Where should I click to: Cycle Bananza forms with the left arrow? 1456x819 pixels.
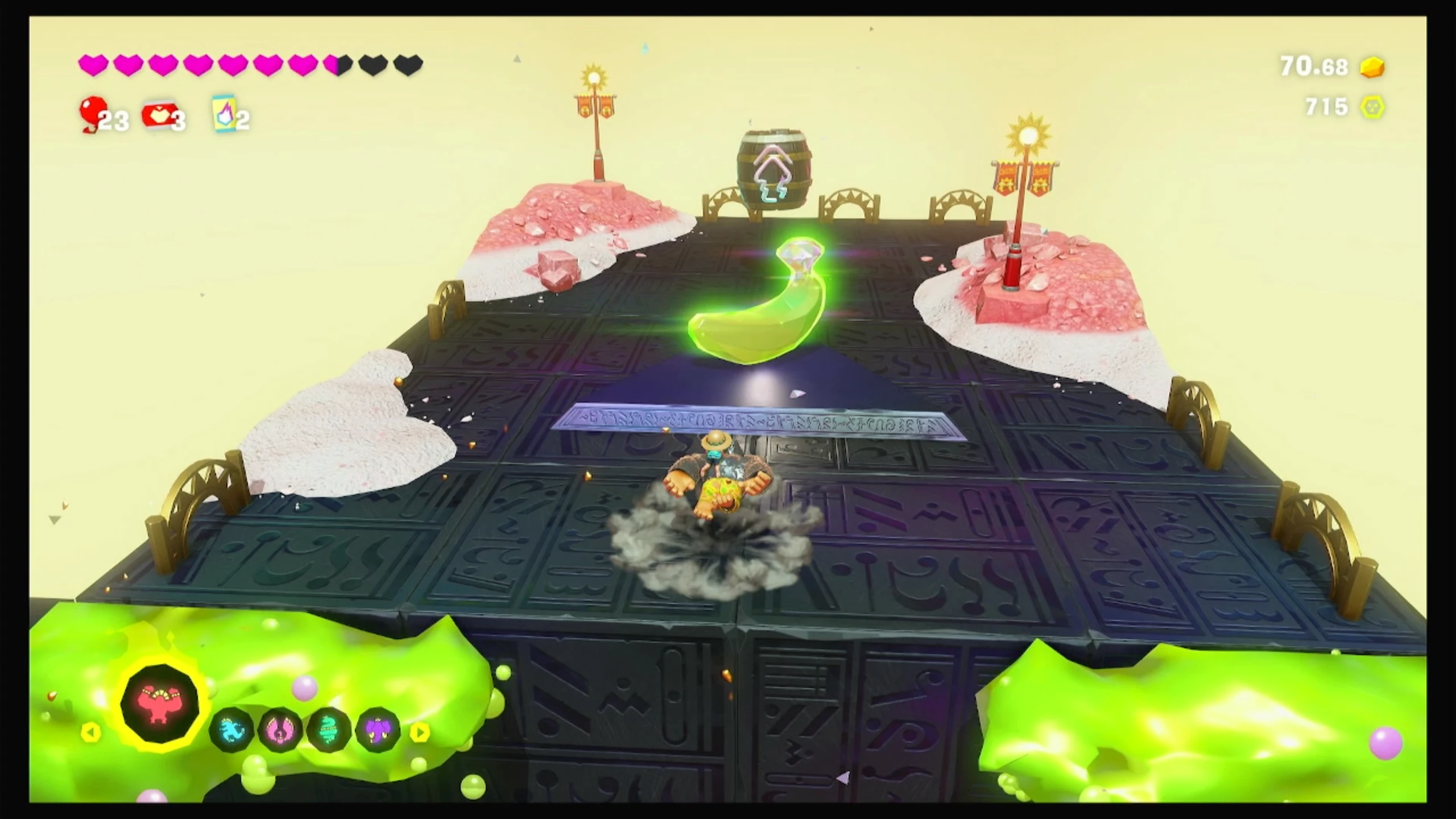(x=90, y=732)
